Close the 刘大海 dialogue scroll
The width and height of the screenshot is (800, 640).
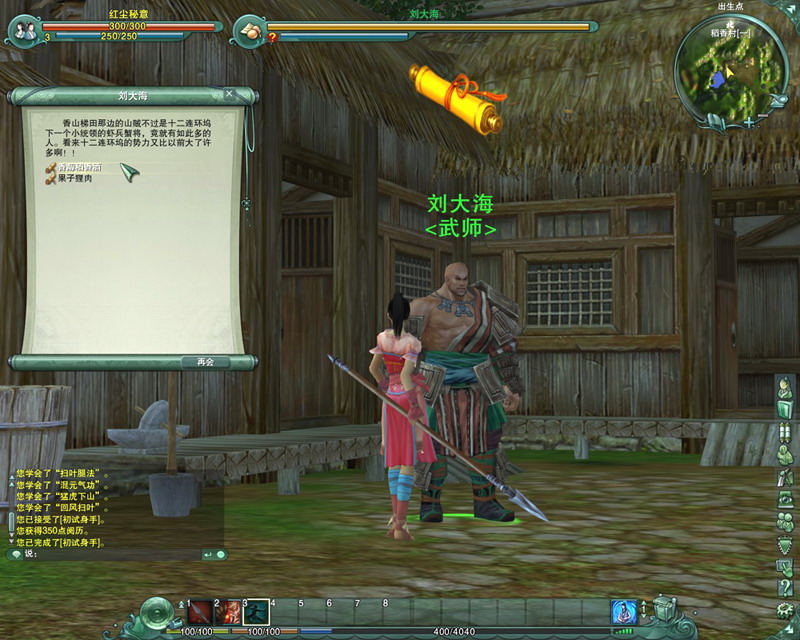[229, 95]
